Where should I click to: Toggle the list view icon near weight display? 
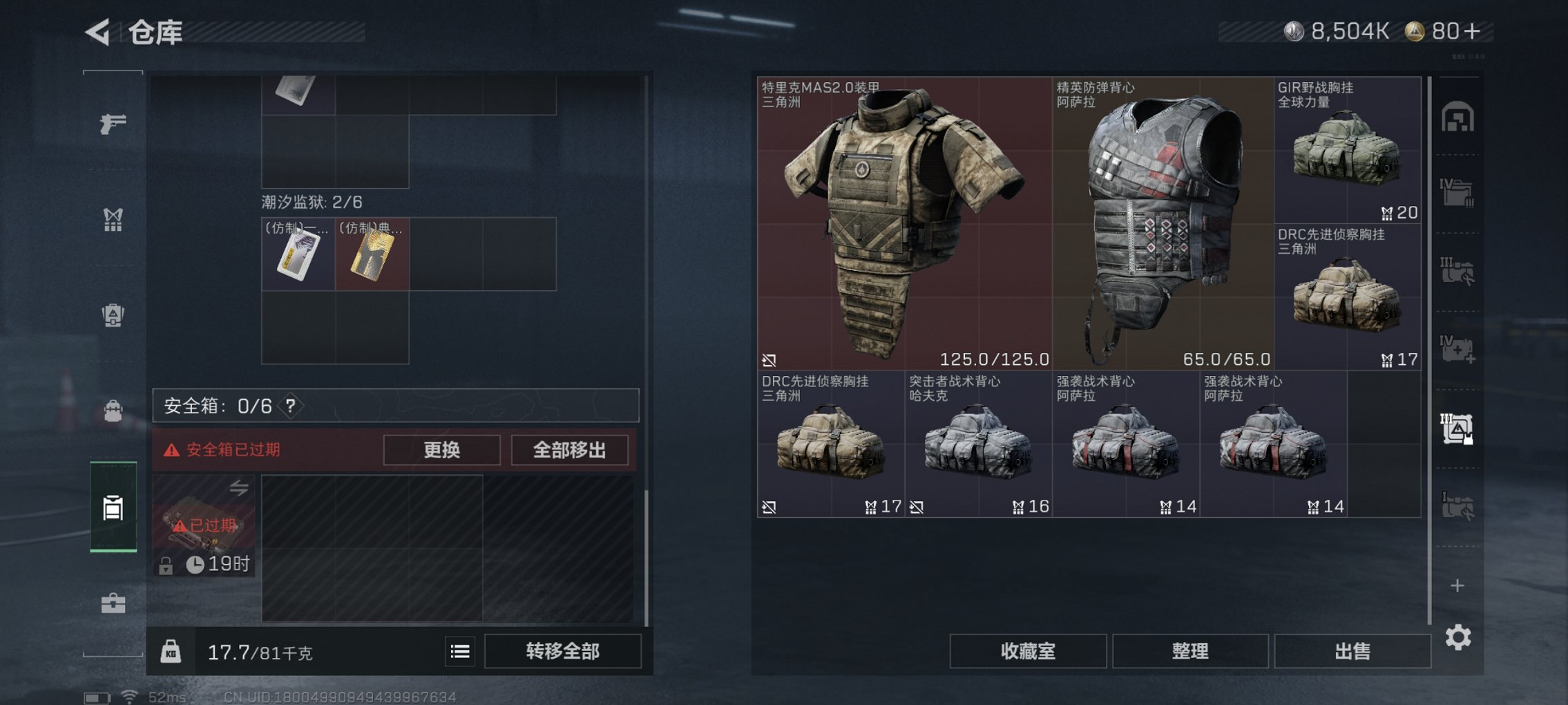pyautogui.click(x=460, y=652)
